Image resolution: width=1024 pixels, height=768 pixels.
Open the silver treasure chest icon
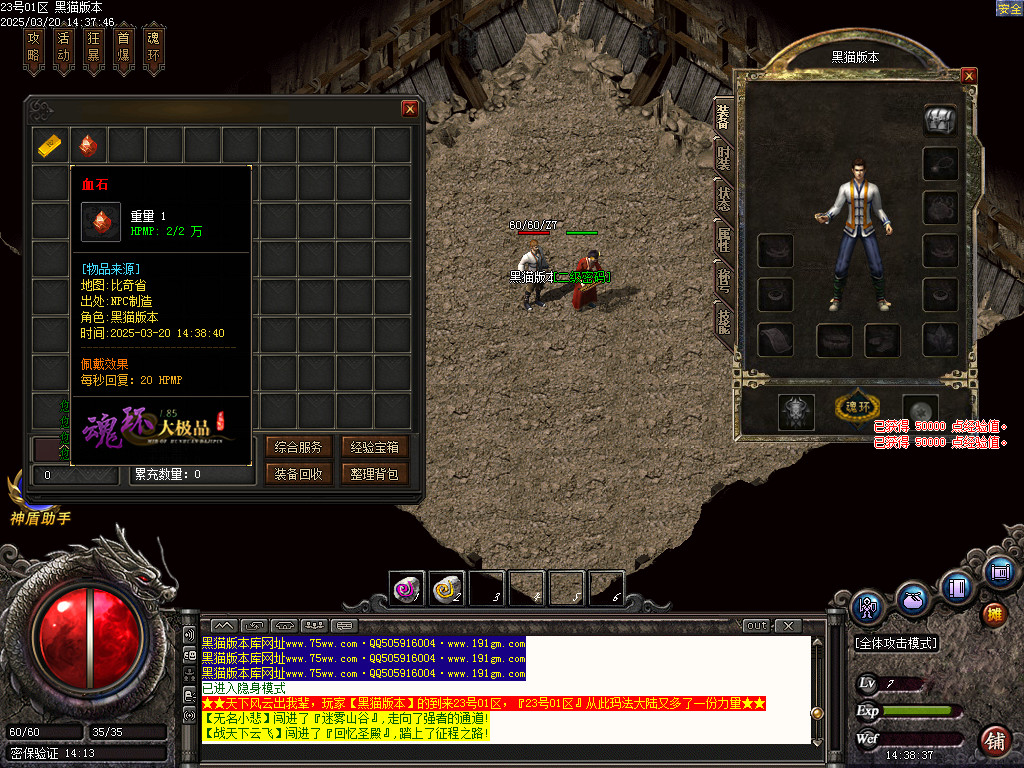(940, 119)
